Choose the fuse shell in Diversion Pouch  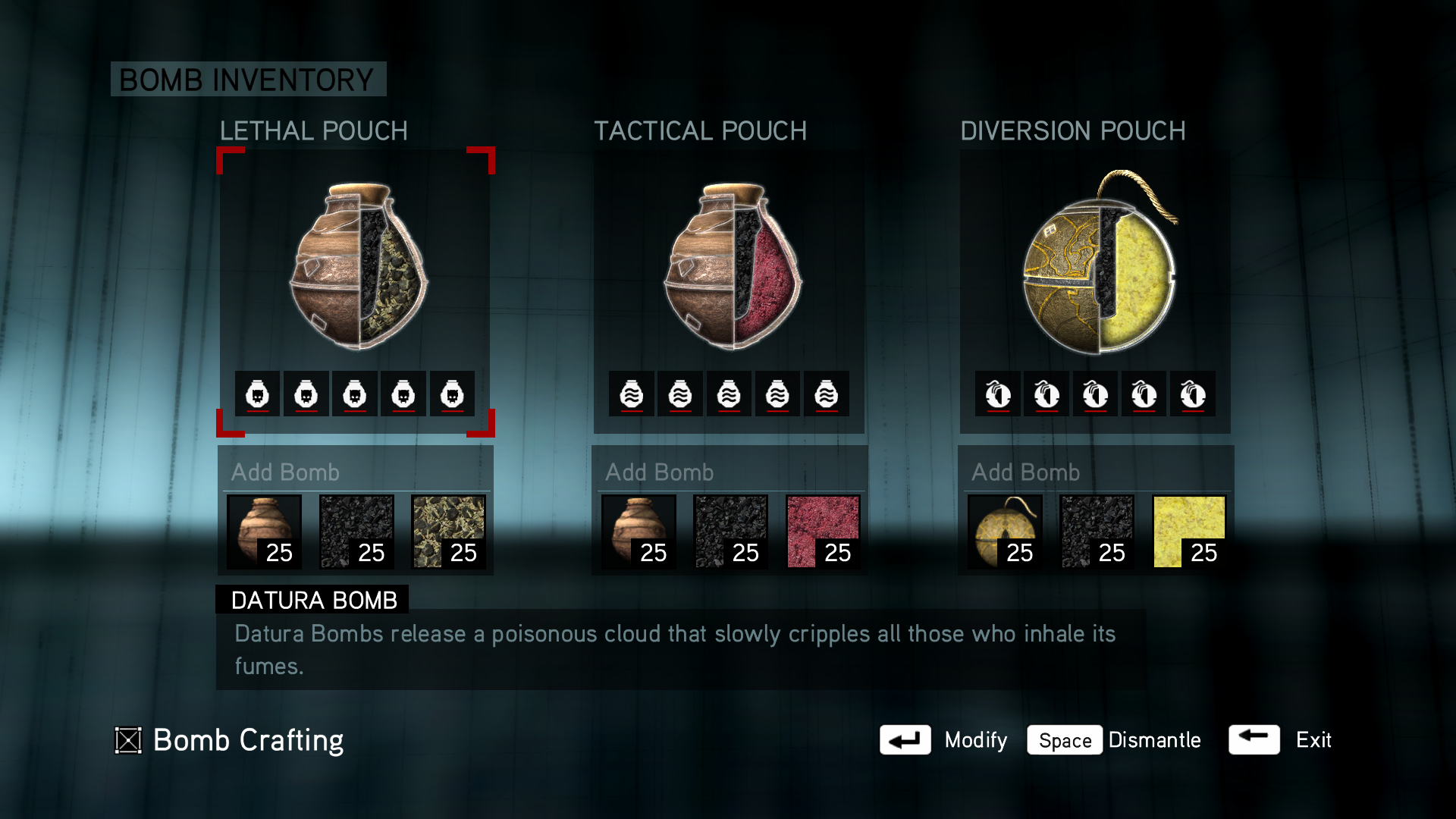[x=1005, y=532]
